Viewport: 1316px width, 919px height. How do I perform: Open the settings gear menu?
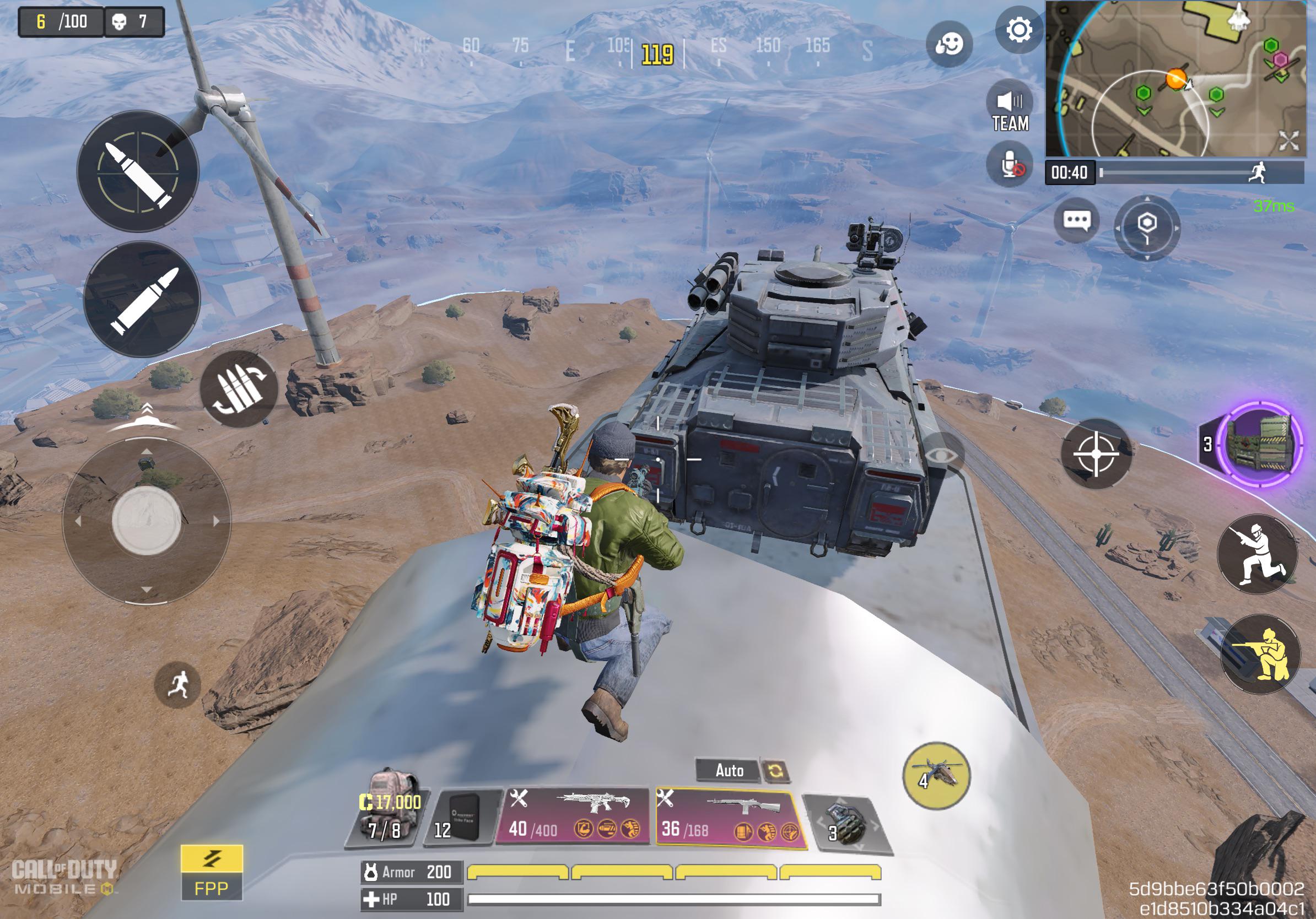click(x=1018, y=30)
